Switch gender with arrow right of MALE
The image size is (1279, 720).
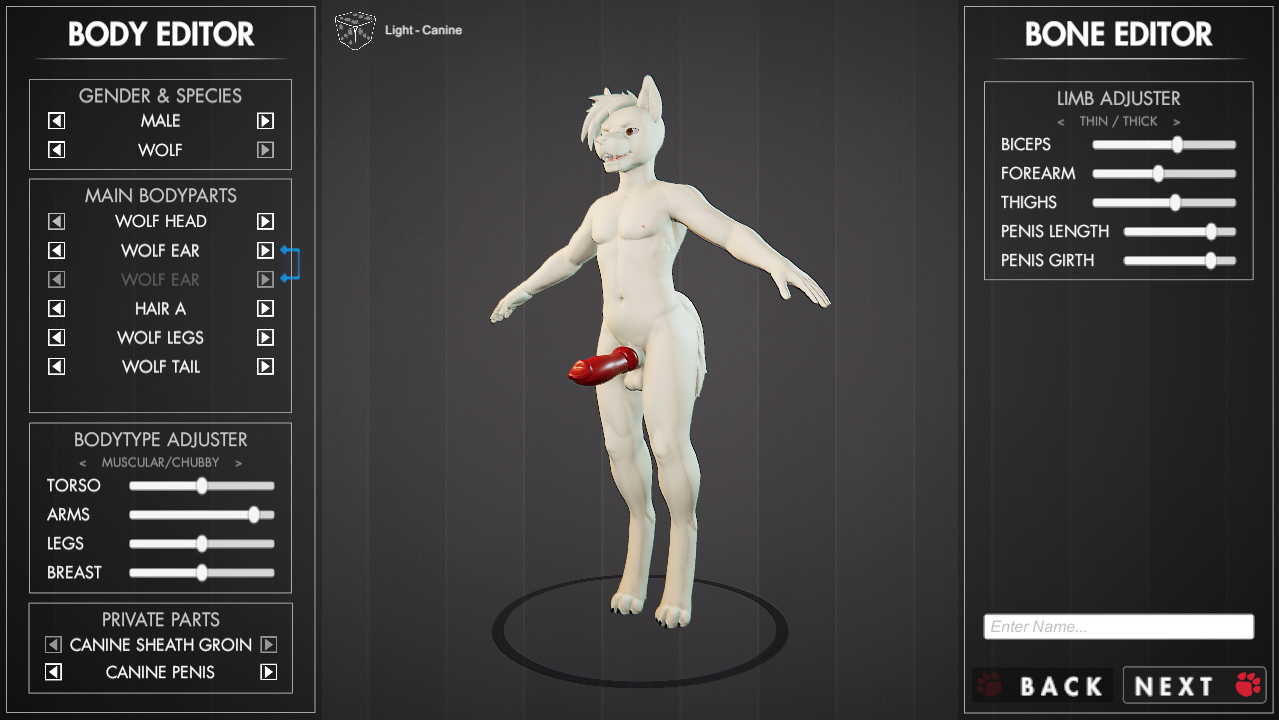pyautogui.click(x=265, y=121)
